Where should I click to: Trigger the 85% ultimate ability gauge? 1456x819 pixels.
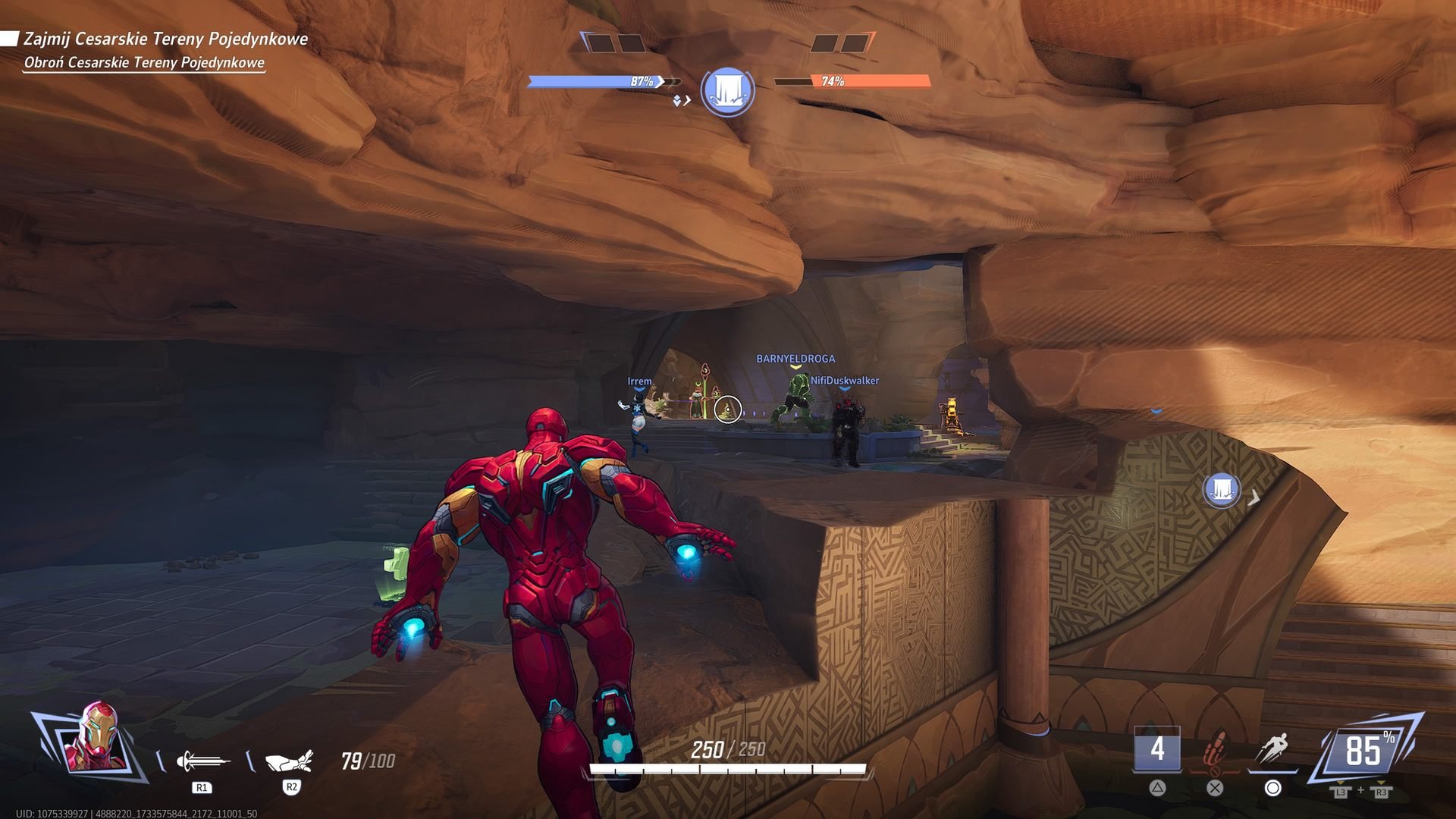[x=1363, y=751]
